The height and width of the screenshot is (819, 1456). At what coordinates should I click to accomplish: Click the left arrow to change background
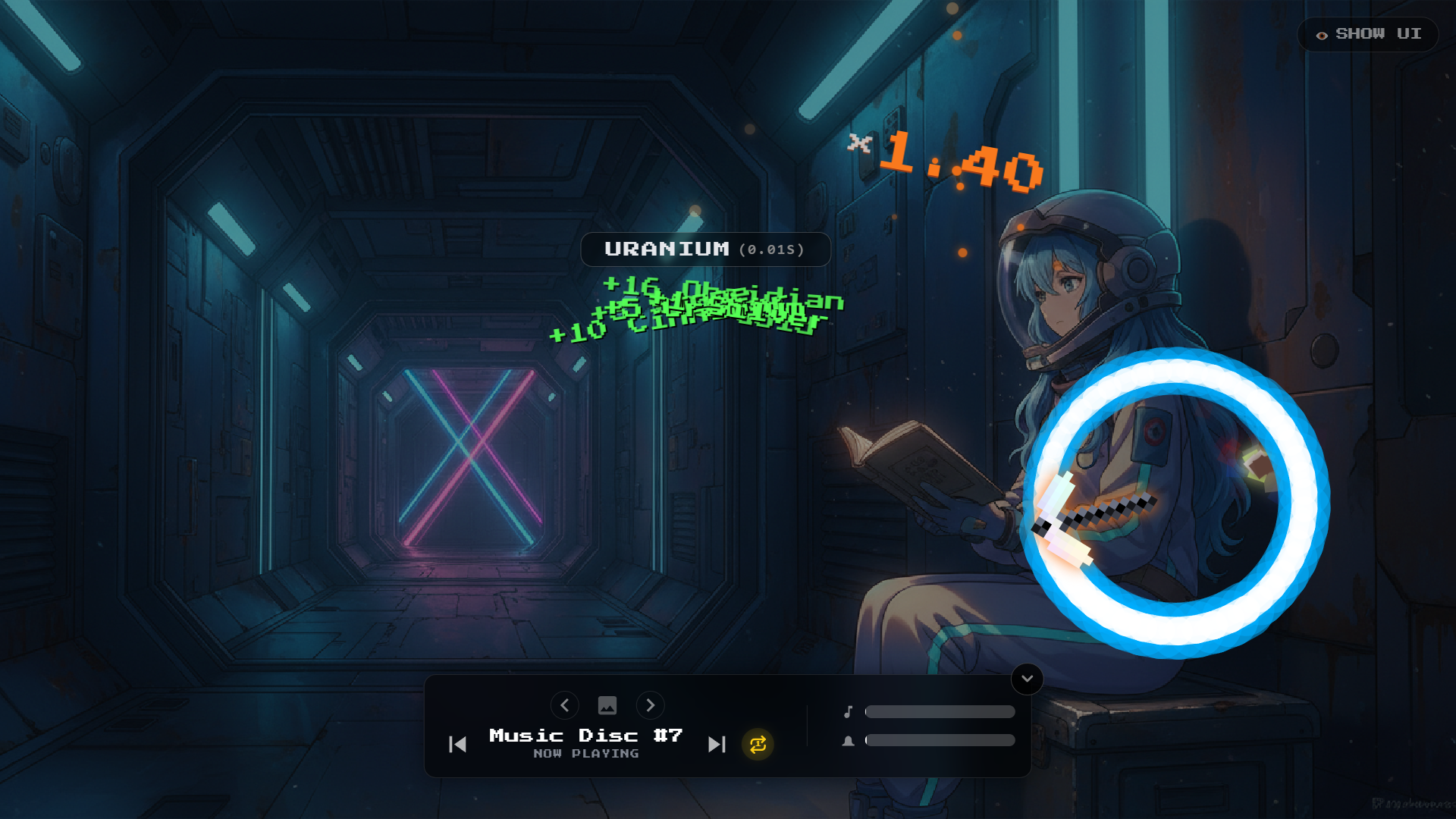tap(565, 705)
